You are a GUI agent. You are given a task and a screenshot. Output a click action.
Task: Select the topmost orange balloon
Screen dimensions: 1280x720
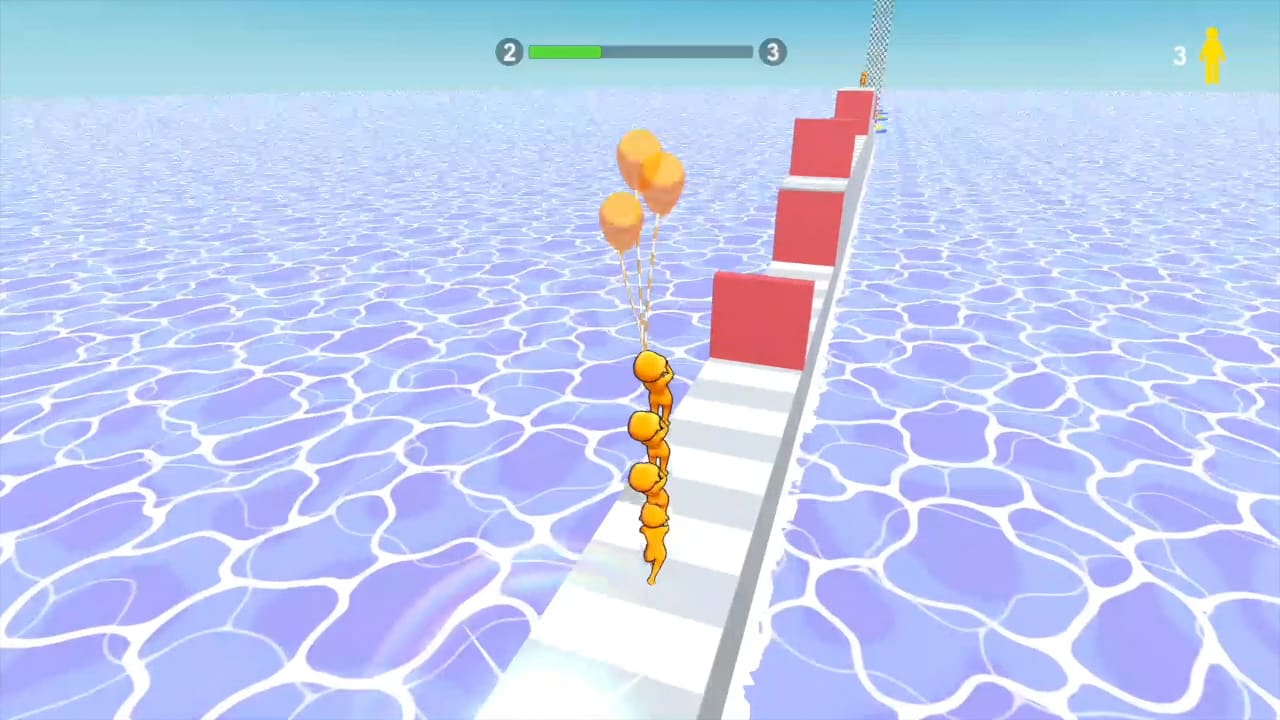640,155
